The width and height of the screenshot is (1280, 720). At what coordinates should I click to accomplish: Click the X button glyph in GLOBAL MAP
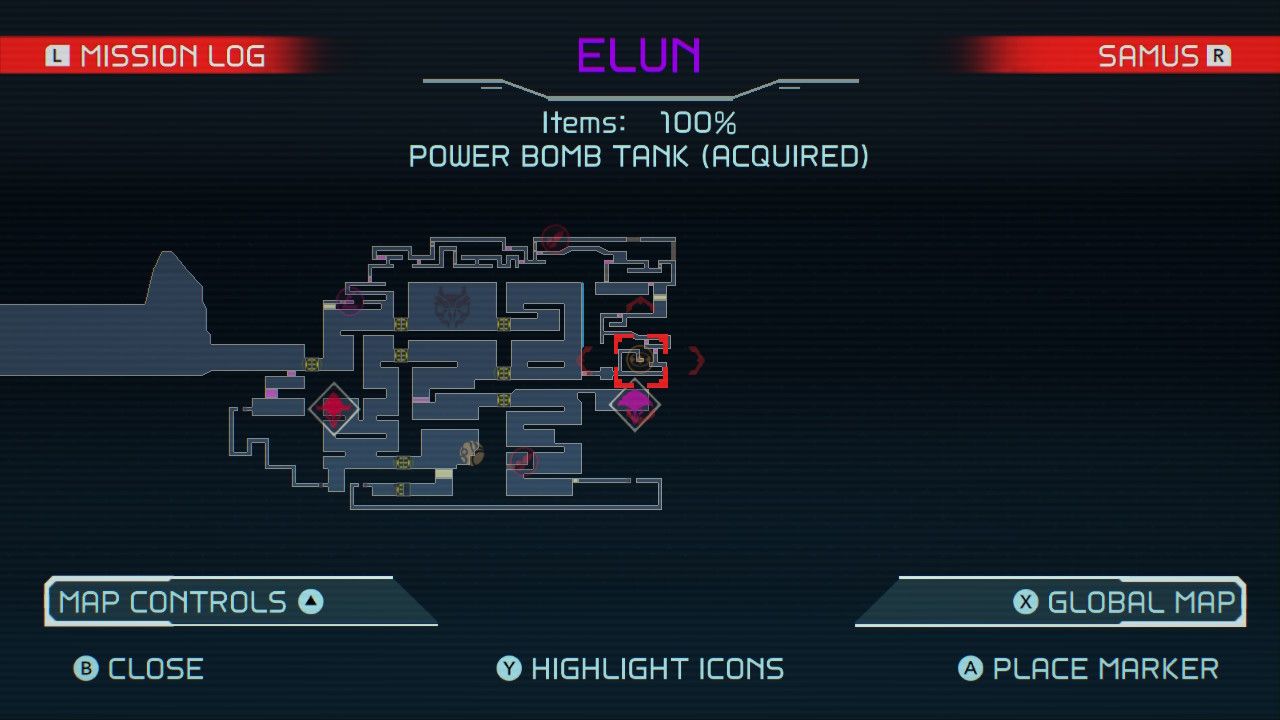[1025, 601]
